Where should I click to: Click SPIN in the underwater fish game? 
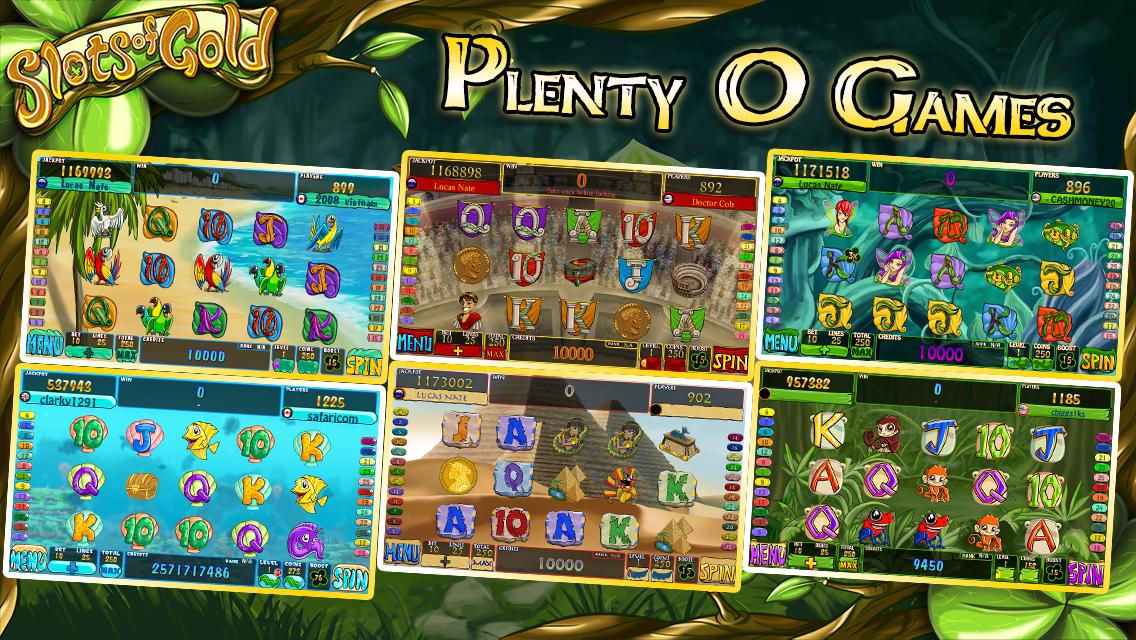[351, 577]
